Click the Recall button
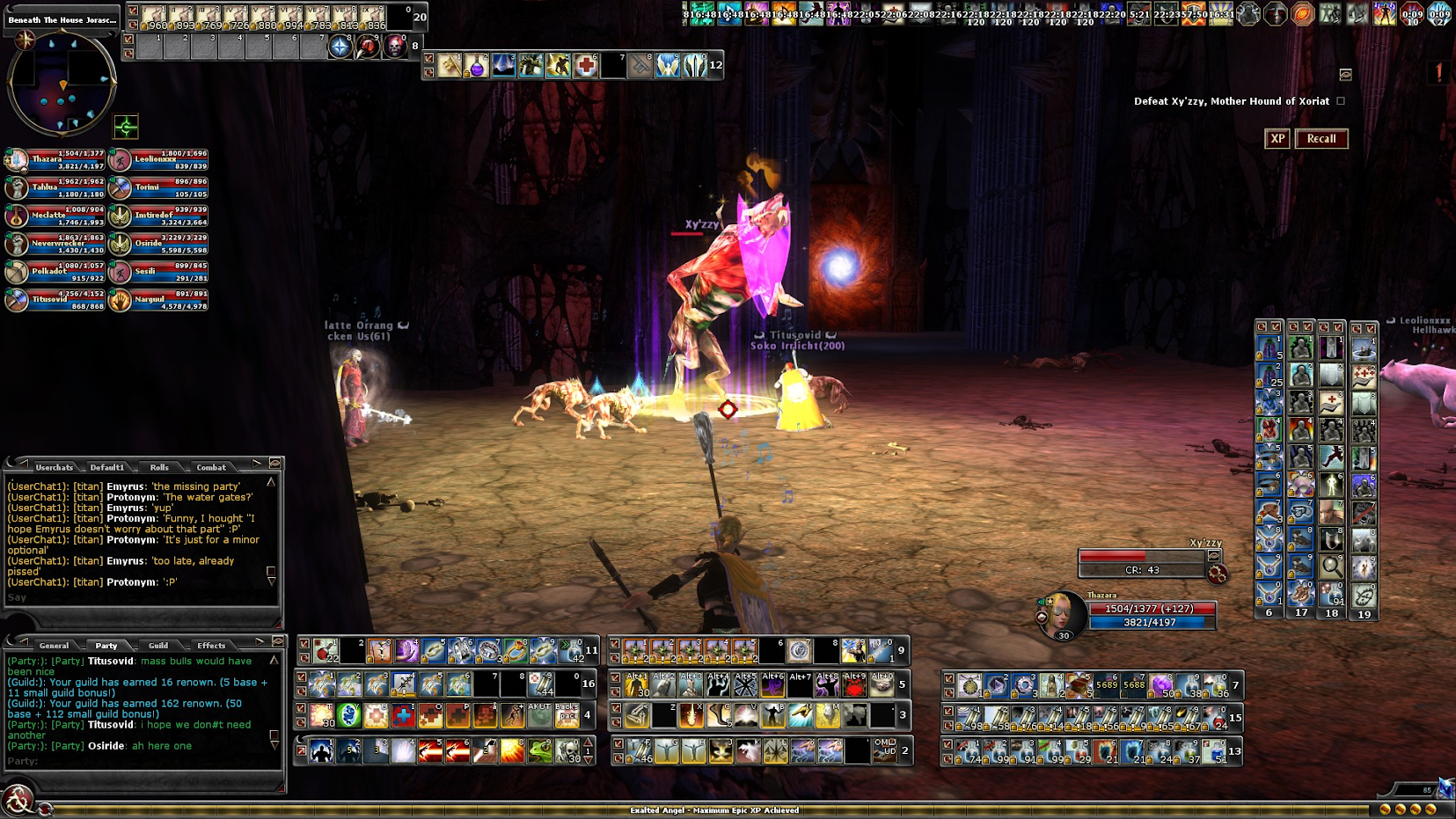This screenshot has width=1456, height=819. pos(1321,139)
